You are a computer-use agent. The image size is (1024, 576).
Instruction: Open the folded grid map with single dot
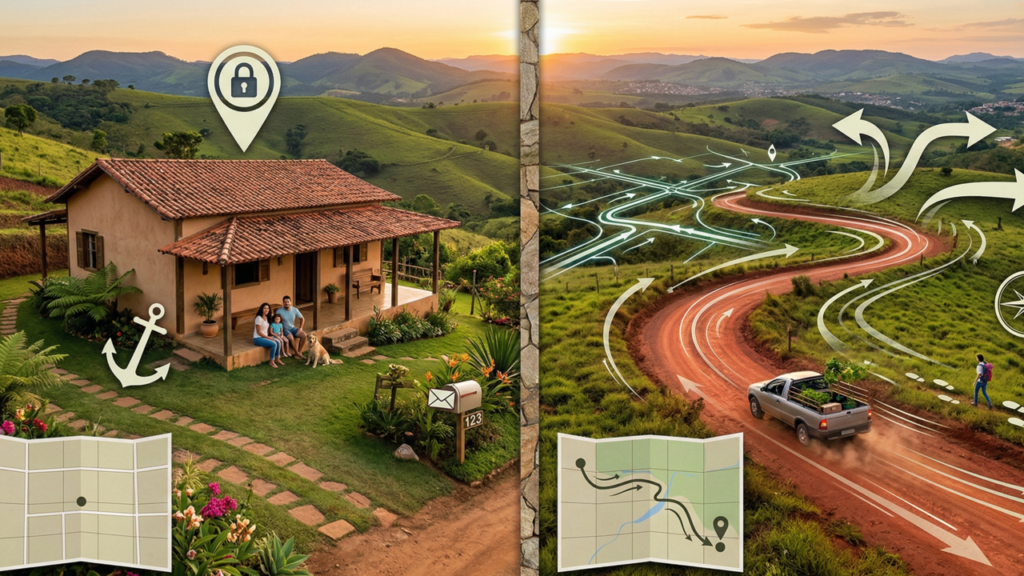[x=84, y=501]
